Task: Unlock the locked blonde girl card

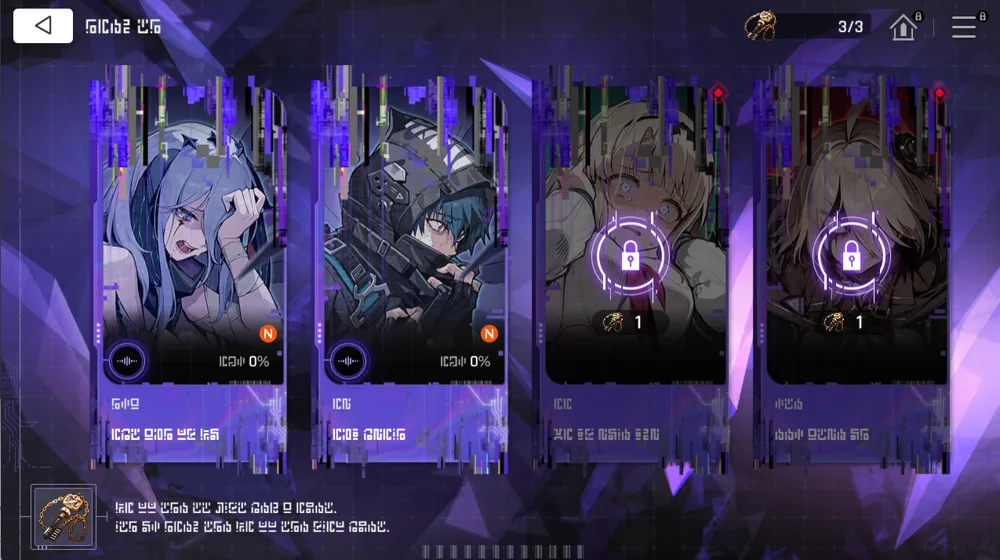Action: [629, 258]
